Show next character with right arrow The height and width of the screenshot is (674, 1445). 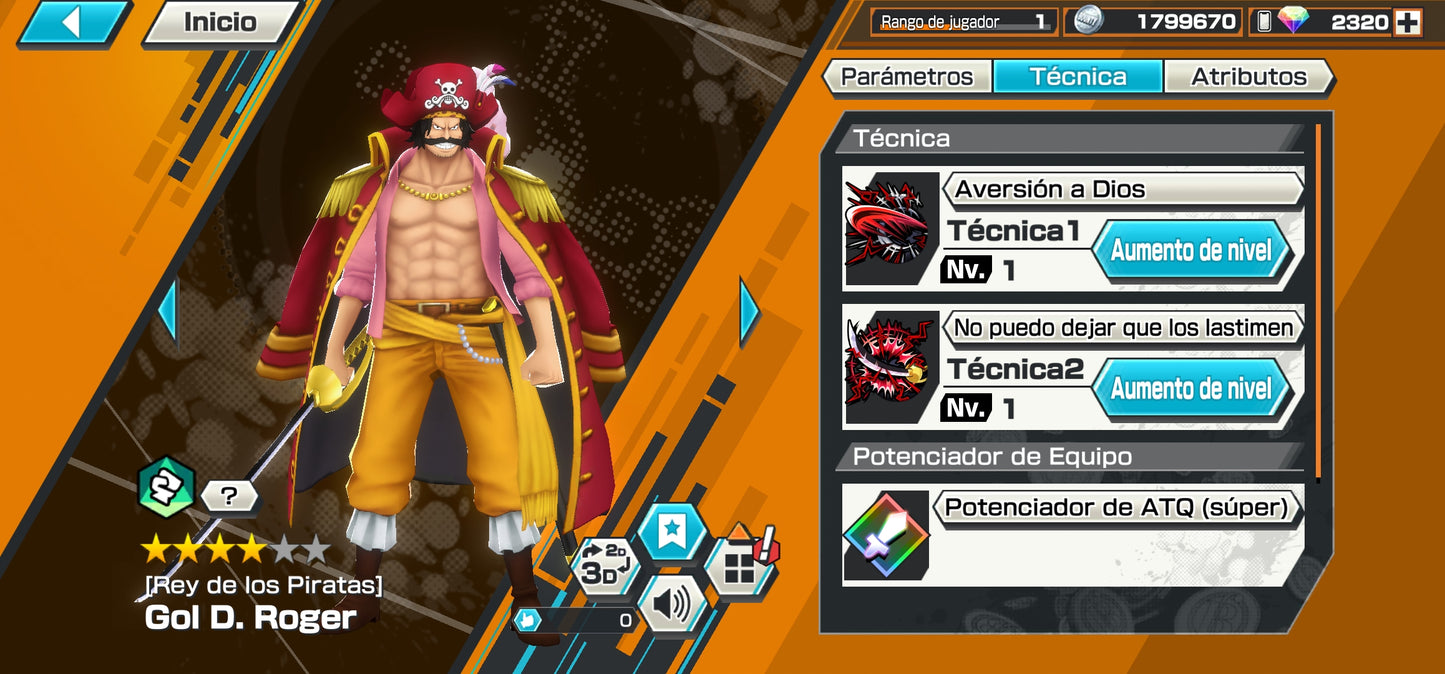tap(748, 312)
